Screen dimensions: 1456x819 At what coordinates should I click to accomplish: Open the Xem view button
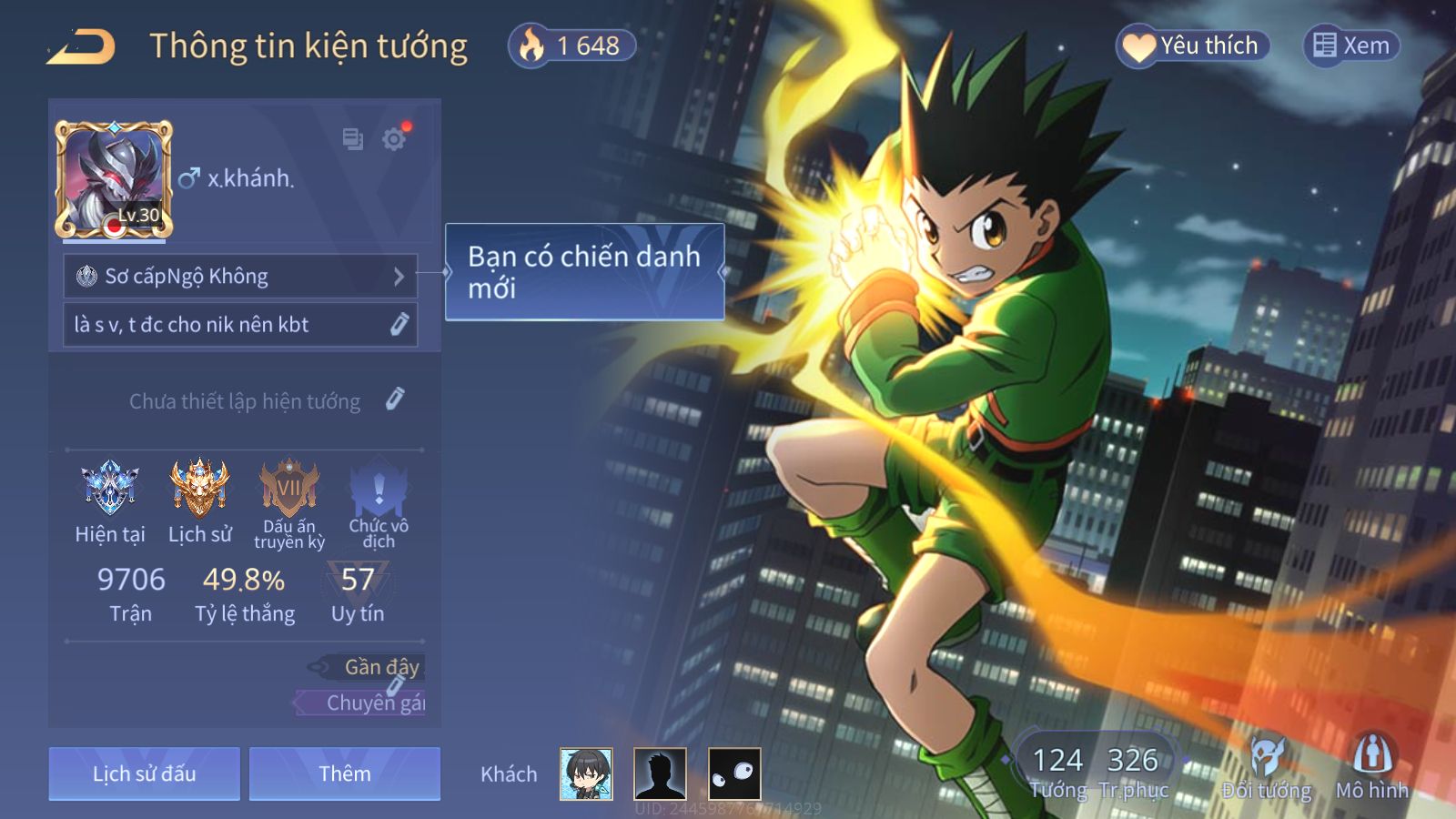[x=1351, y=45]
